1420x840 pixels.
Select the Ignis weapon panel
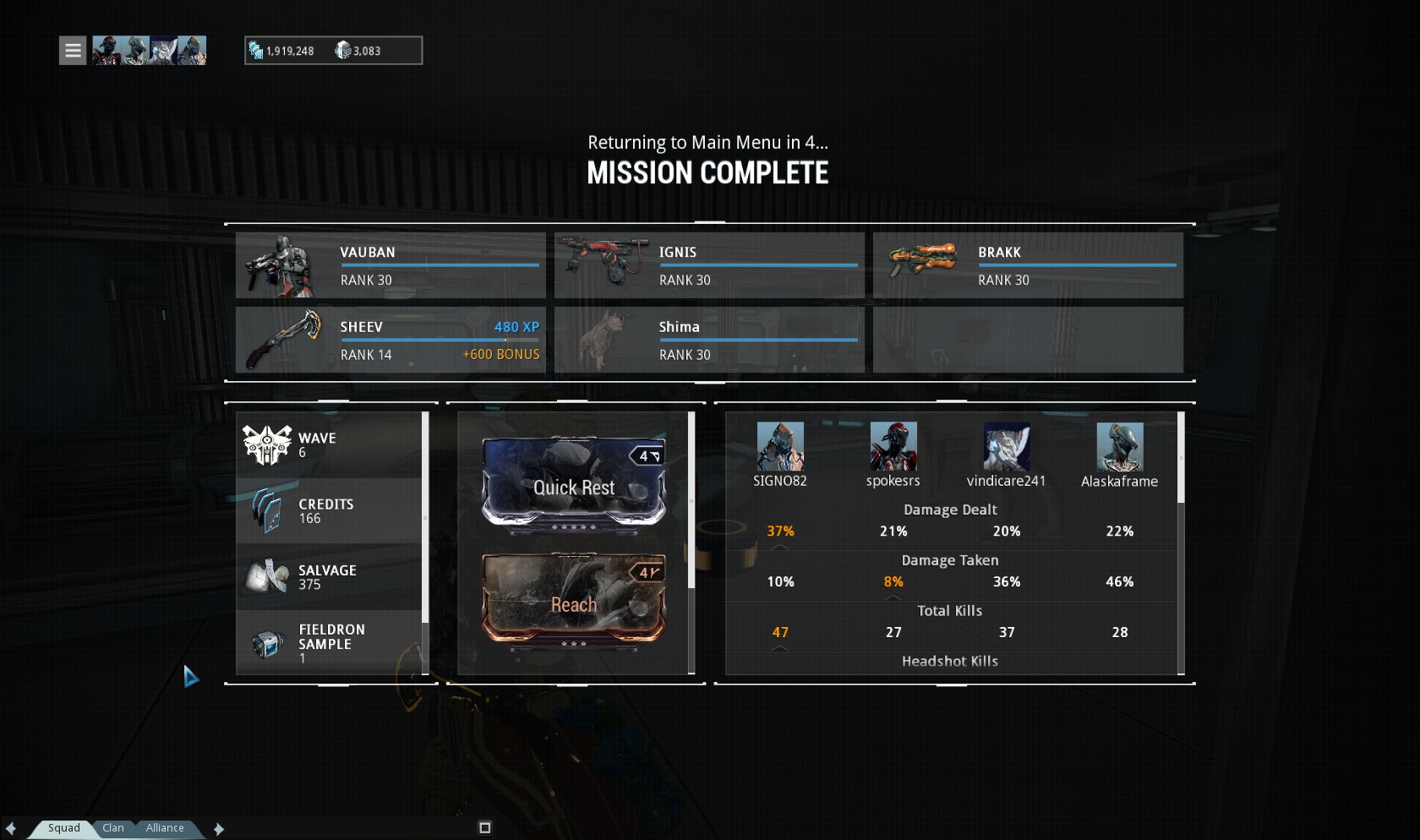(709, 265)
